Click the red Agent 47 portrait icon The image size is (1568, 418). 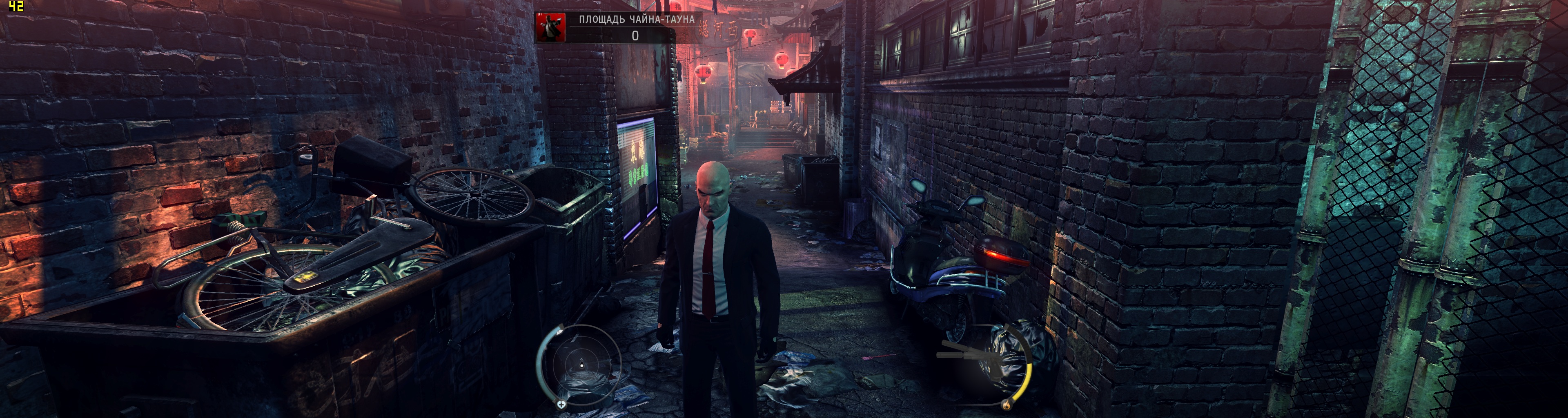click(551, 27)
